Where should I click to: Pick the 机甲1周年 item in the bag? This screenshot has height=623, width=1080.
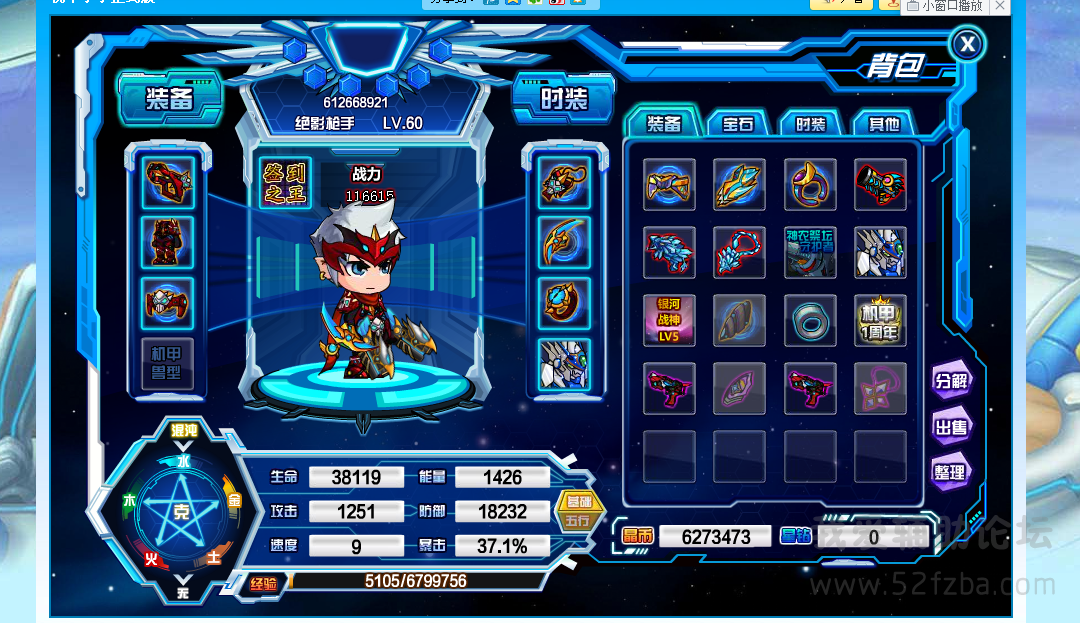880,321
